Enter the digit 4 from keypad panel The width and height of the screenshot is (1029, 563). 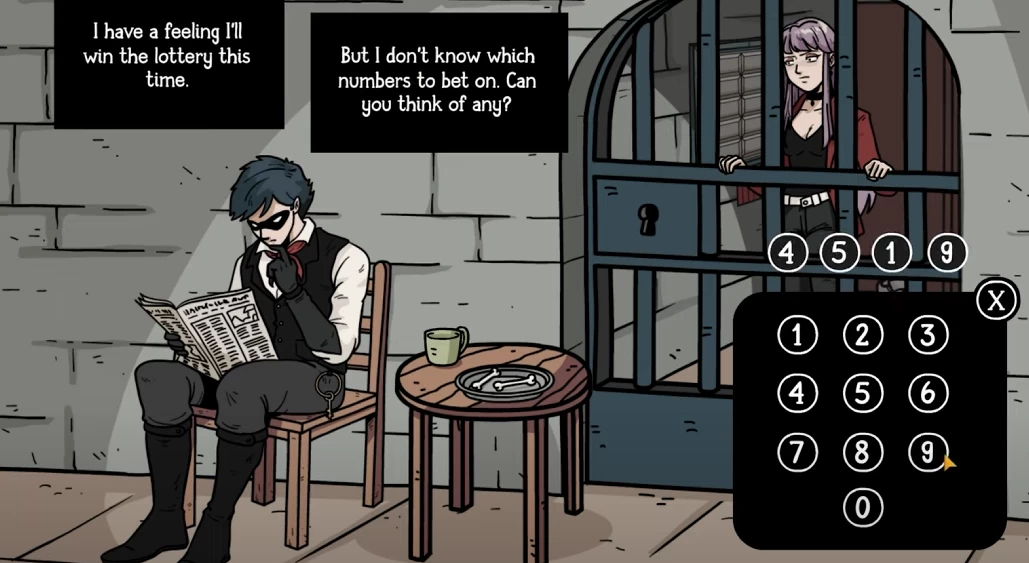797,393
